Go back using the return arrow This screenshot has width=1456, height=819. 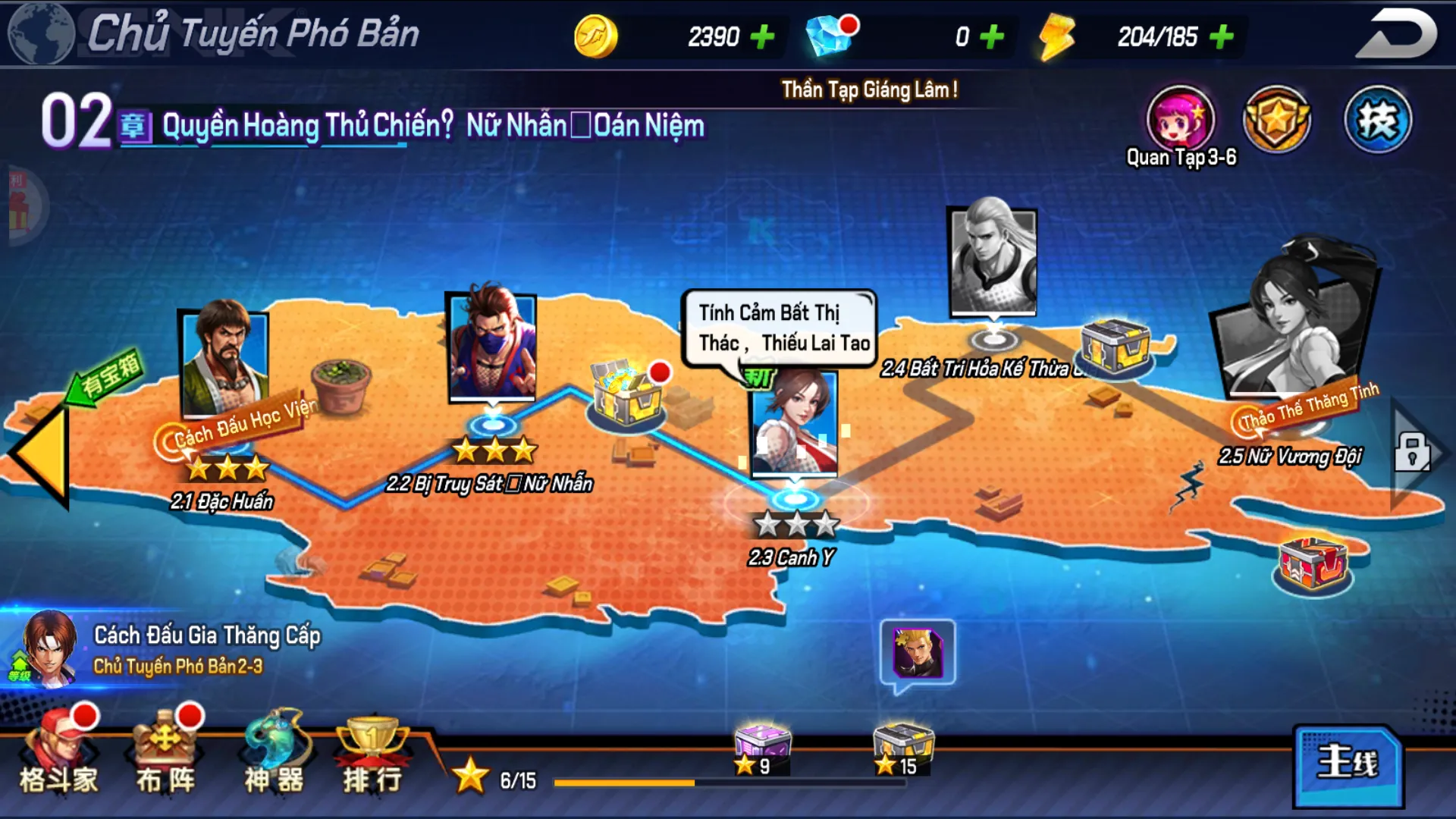pos(1396,34)
